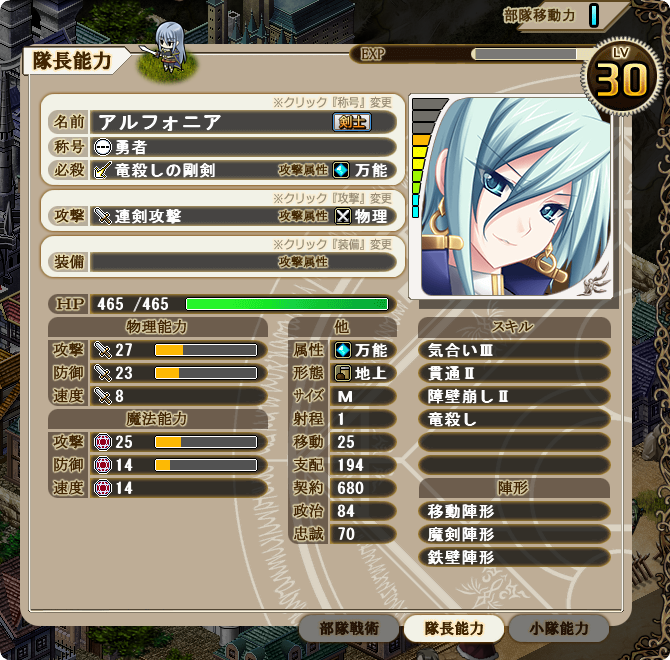Click the アルフォニア character portrait

(515, 197)
